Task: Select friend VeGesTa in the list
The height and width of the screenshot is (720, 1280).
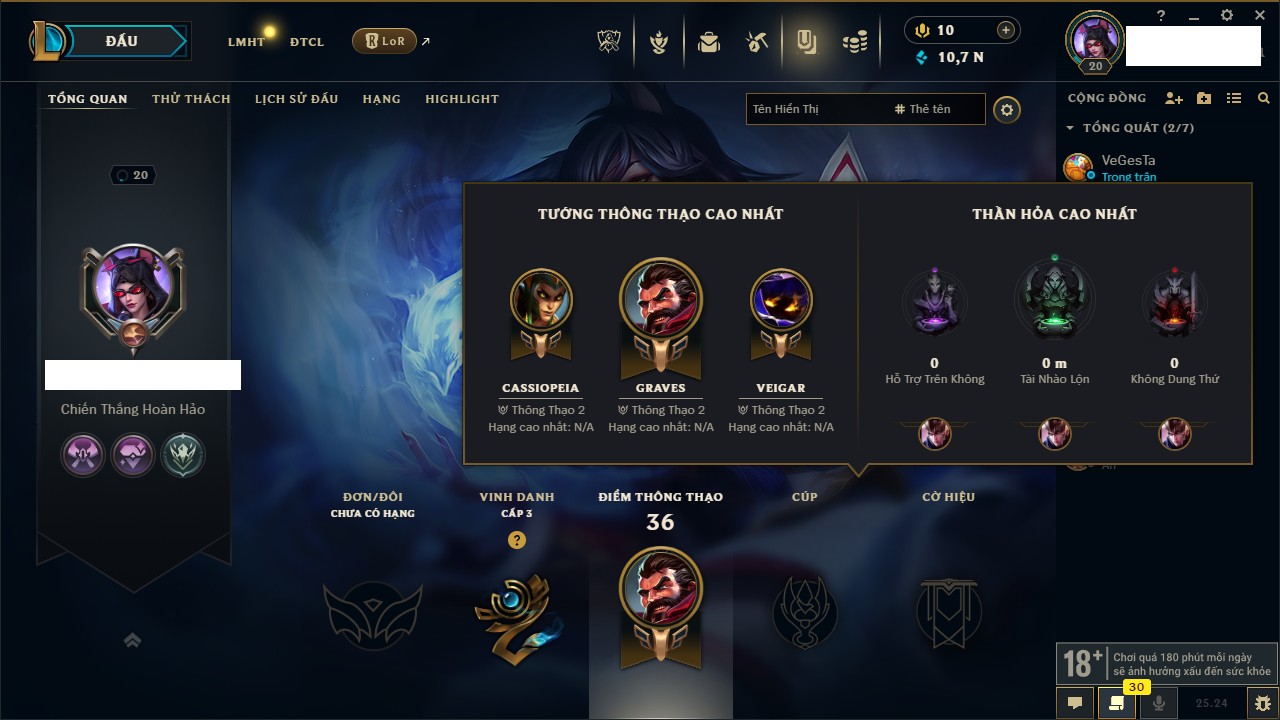Action: (x=1128, y=160)
